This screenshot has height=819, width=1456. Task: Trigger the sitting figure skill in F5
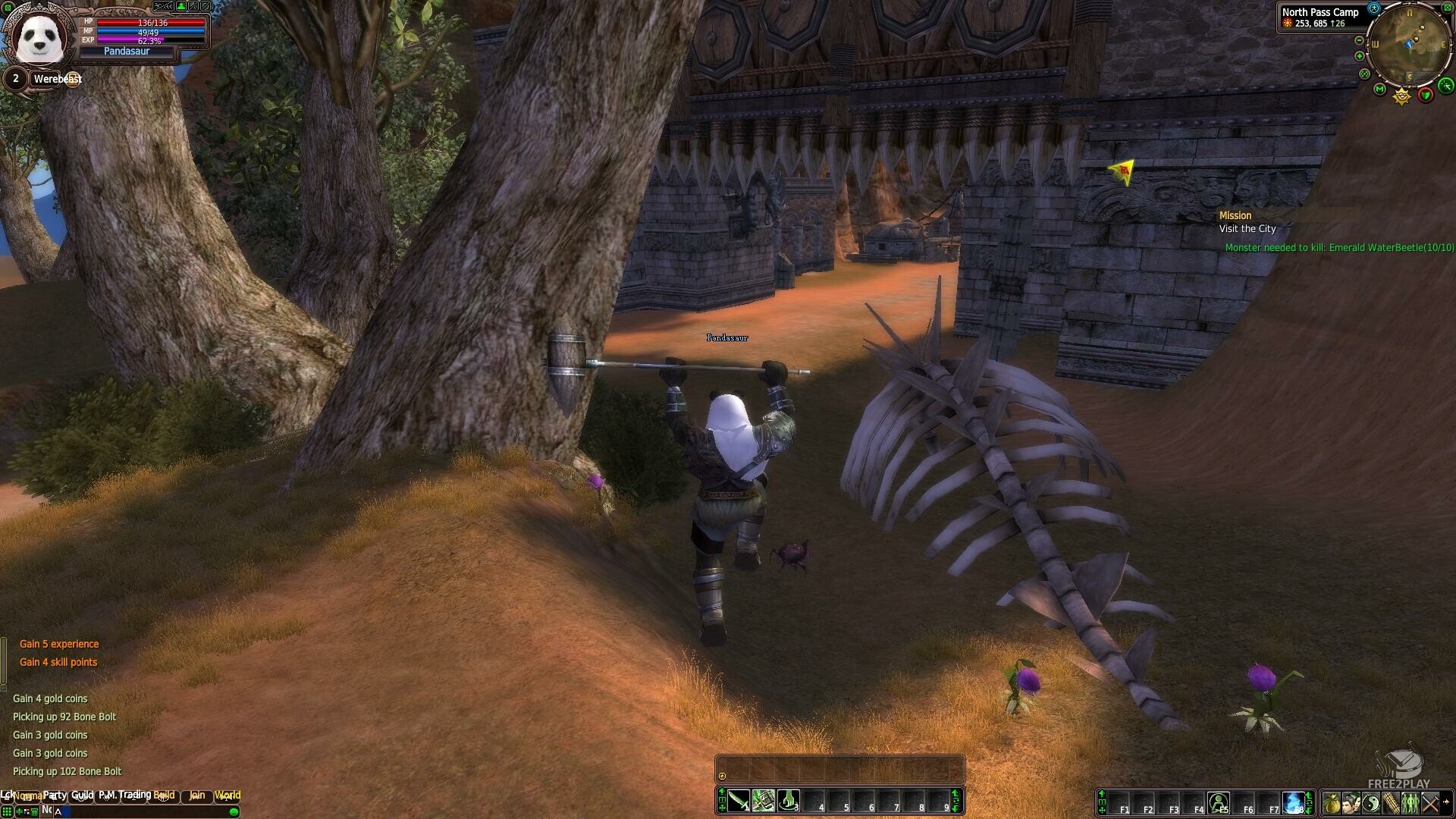pos(1219,802)
